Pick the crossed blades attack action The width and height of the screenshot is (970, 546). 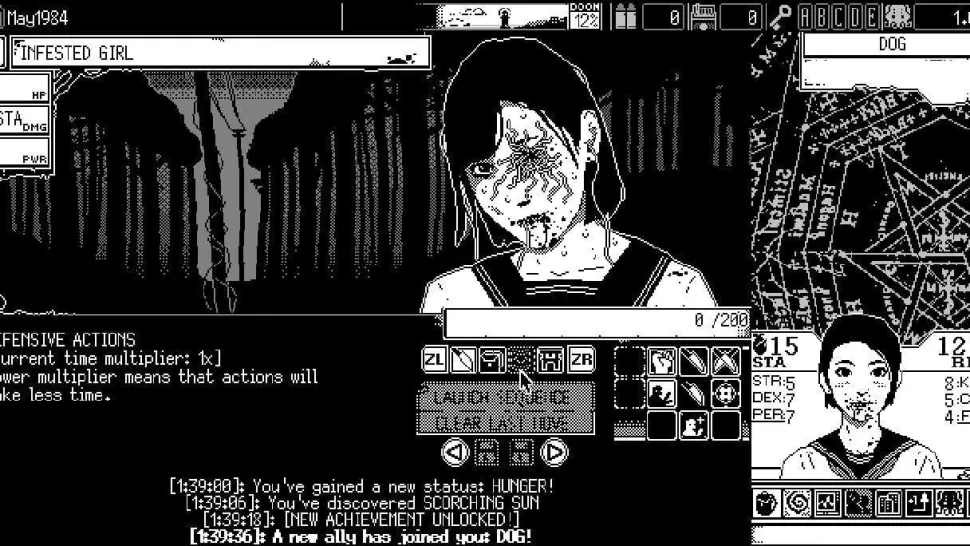[x=726, y=361]
